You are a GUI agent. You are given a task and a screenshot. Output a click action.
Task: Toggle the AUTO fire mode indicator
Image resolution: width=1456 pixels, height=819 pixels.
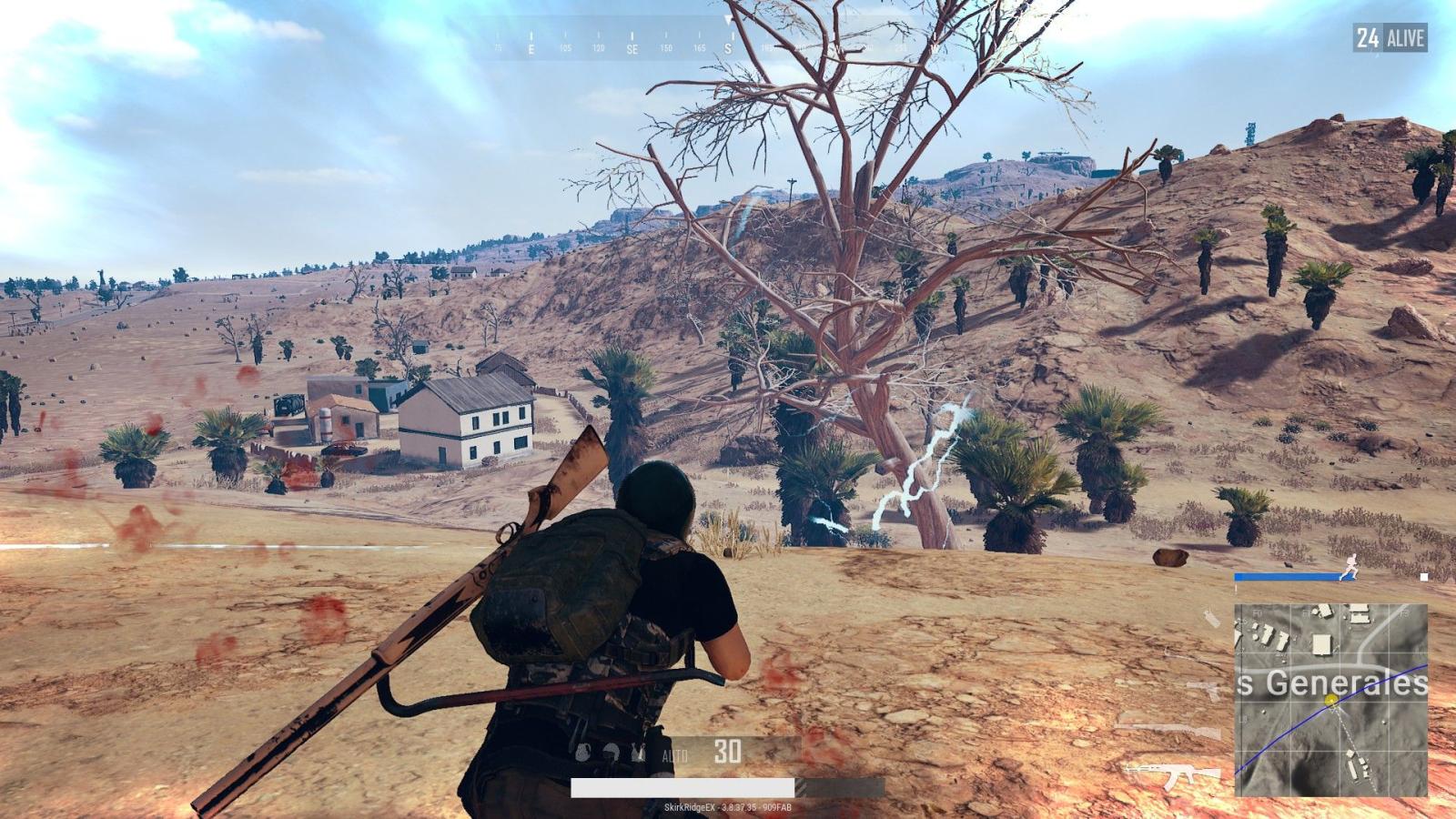675,755
